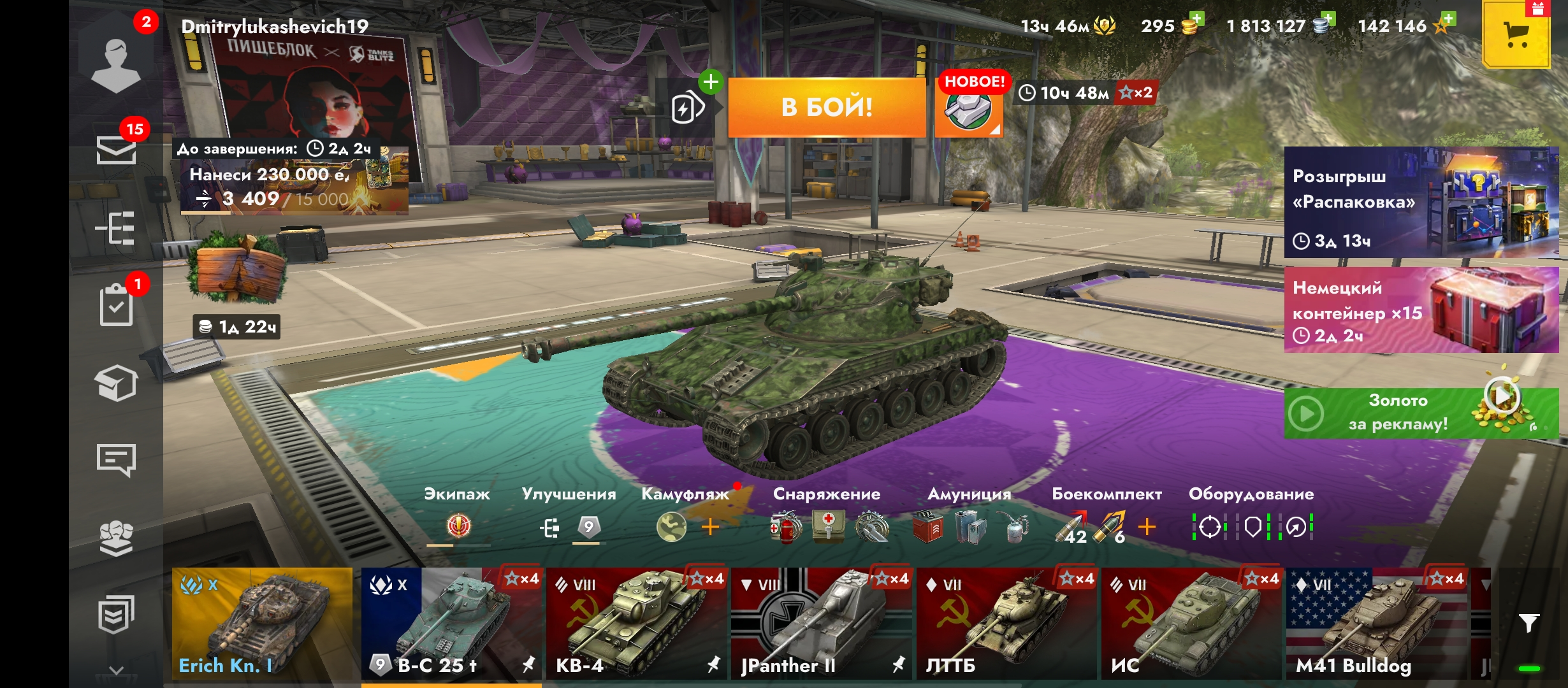Viewport: 1568px width, 688px height.
Task: Open the missions clipboard icon
Action: tap(116, 306)
